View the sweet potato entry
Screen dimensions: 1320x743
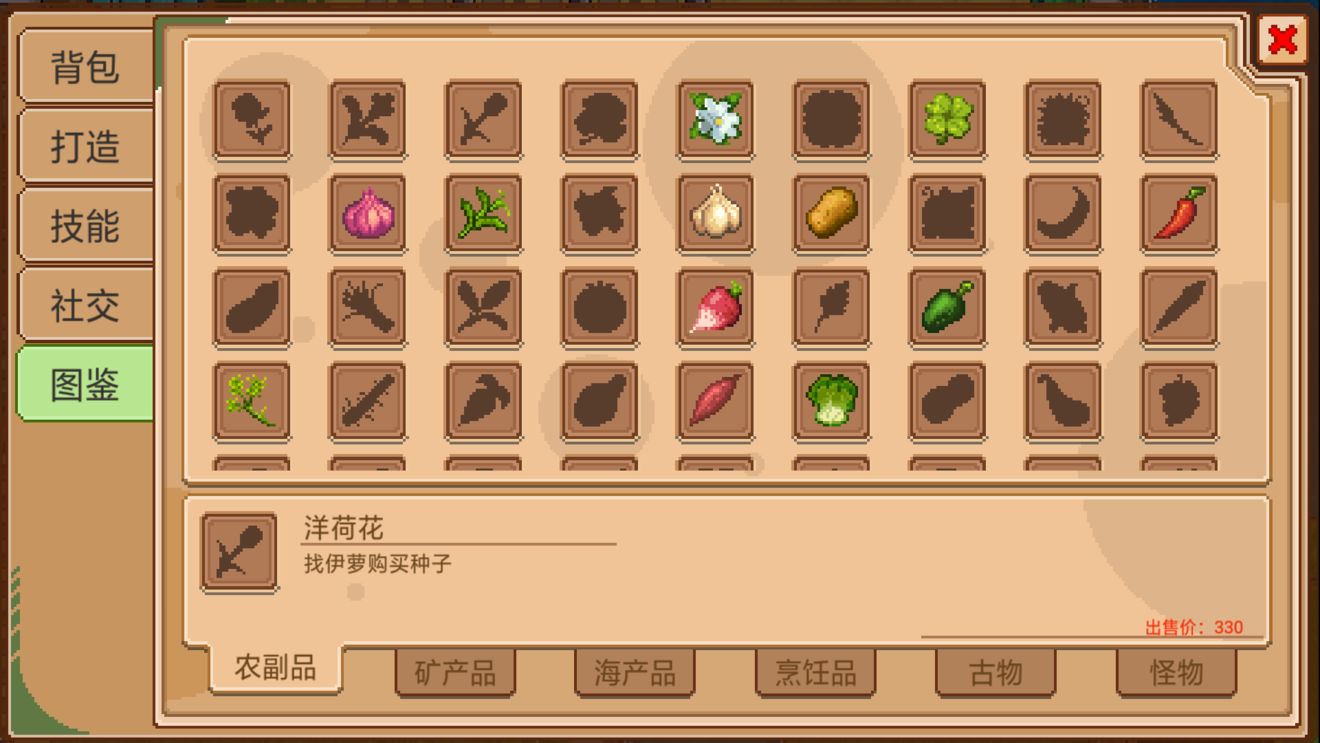713,399
